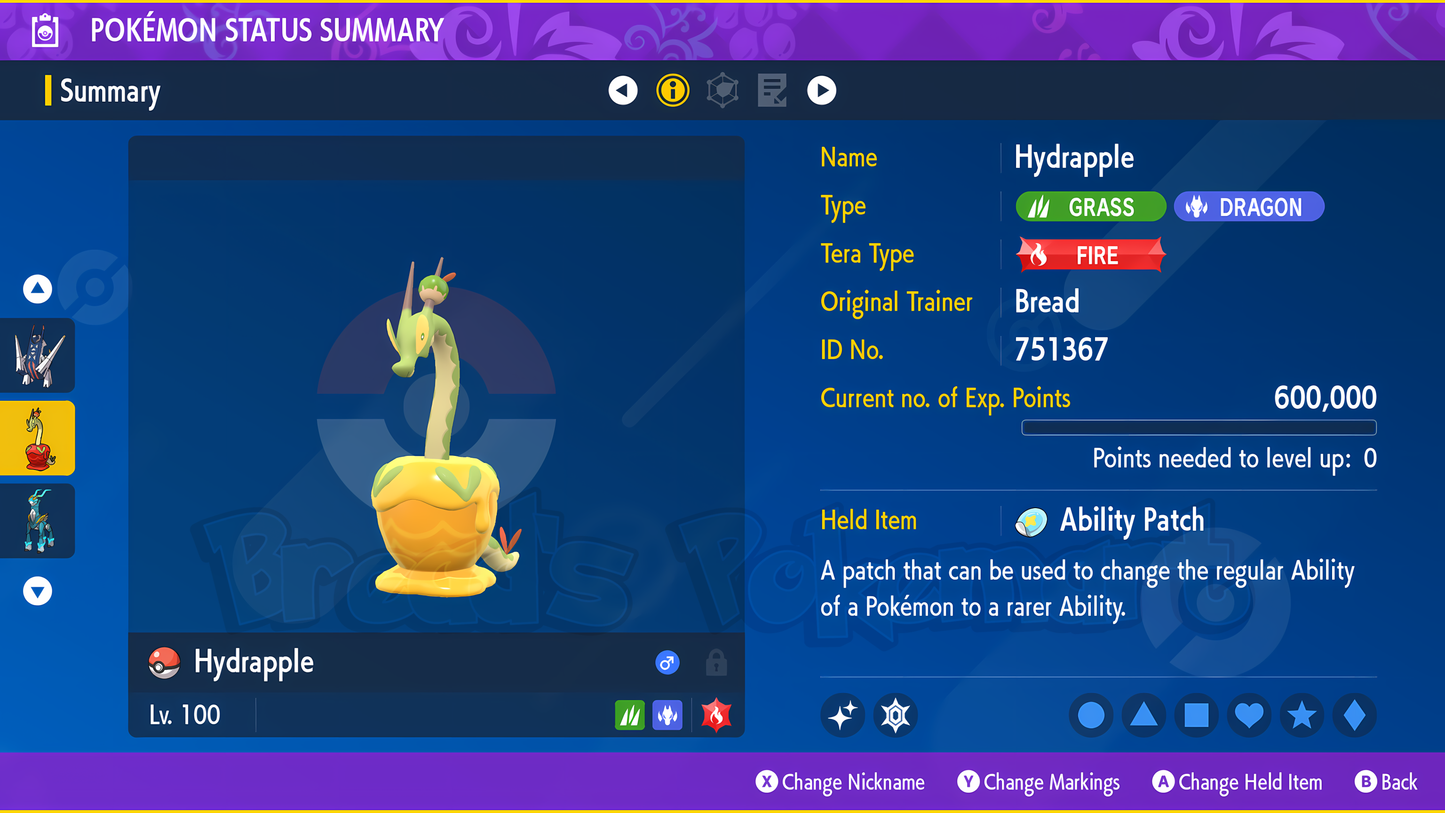Select the top party Pokémon thumbnail
The width and height of the screenshot is (1445, 813).
click(x=38, y=356)
